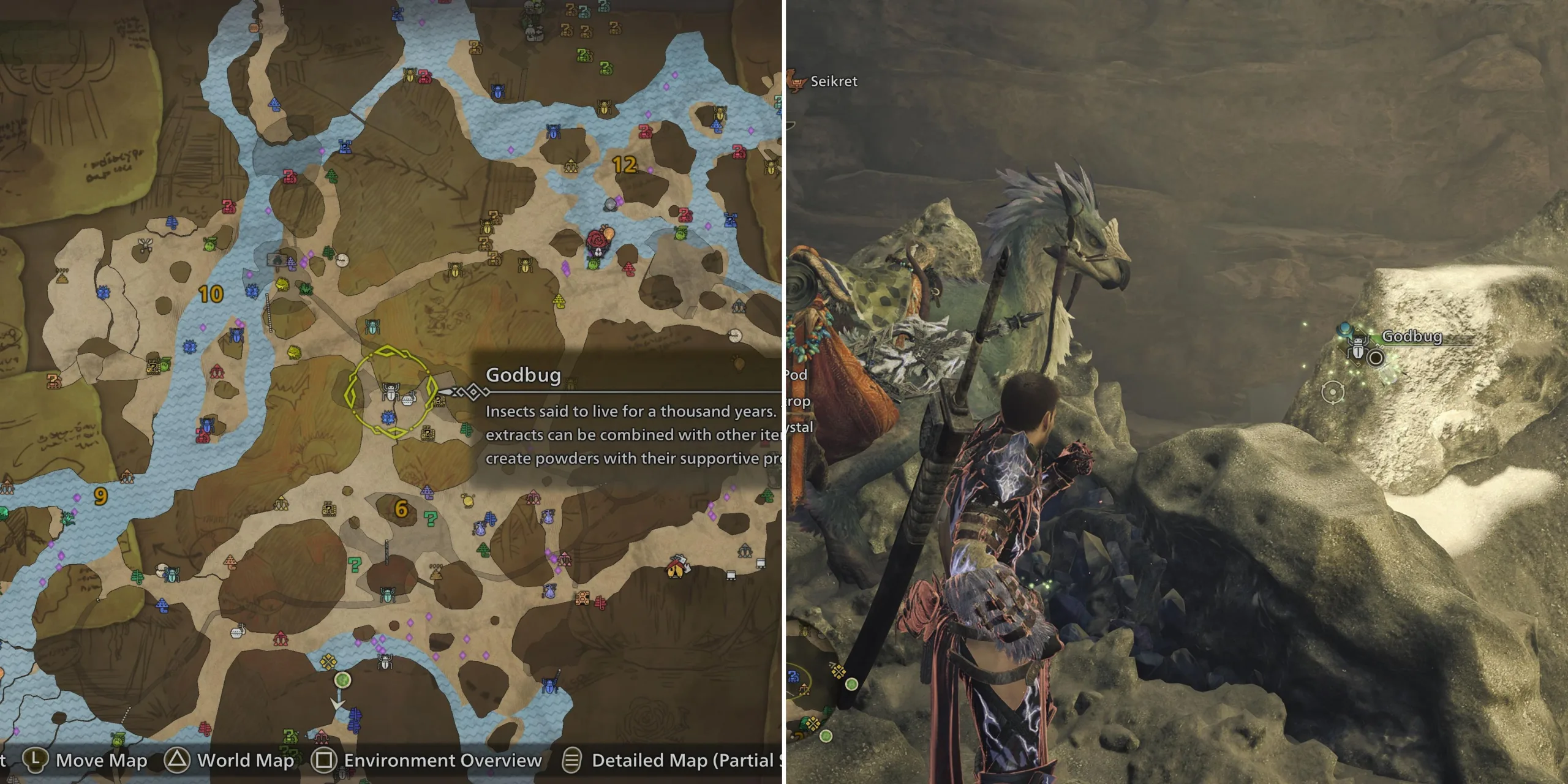1568x784 pixels.
Task: Click the mushroom gathering icon beside the Godbug
Action: click(408, 402)
